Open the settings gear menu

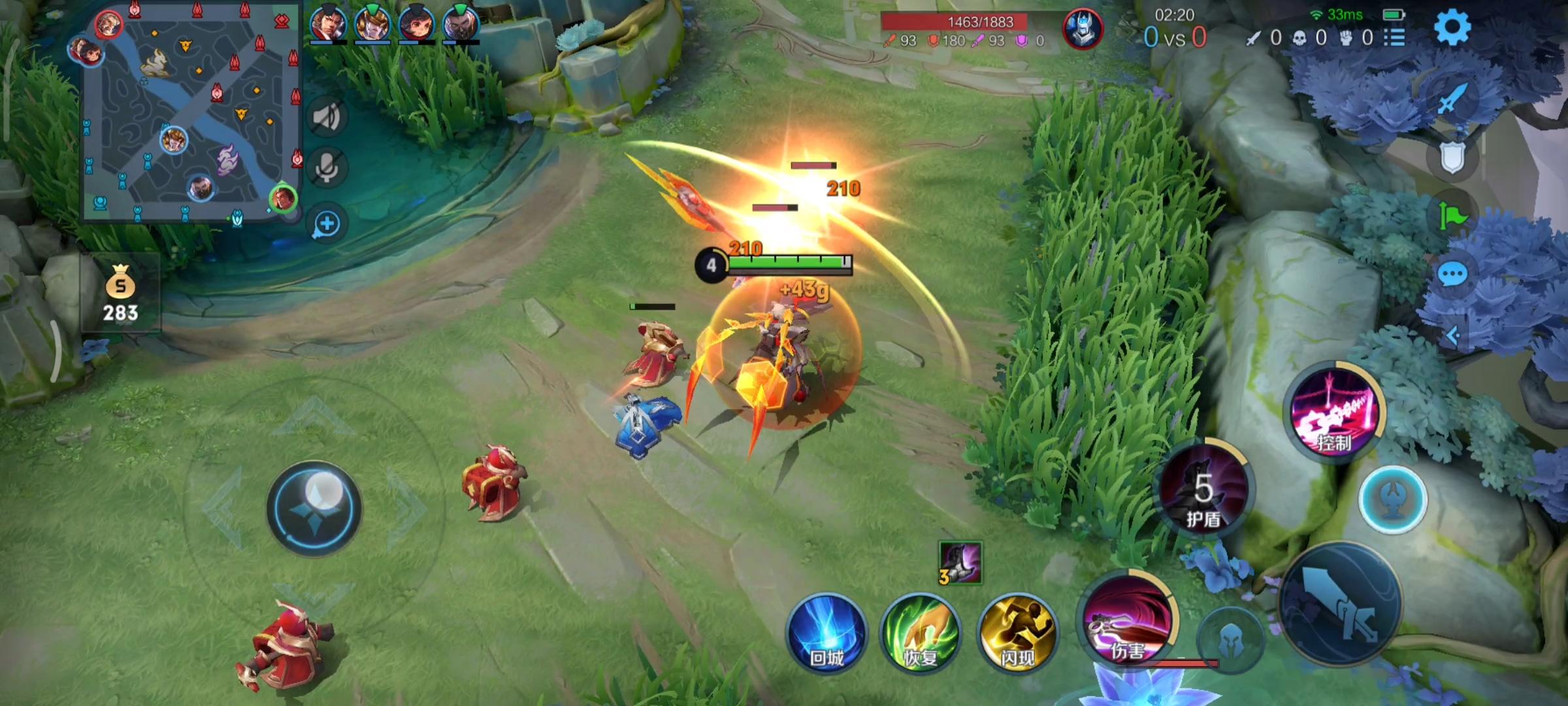(1452, 27)
